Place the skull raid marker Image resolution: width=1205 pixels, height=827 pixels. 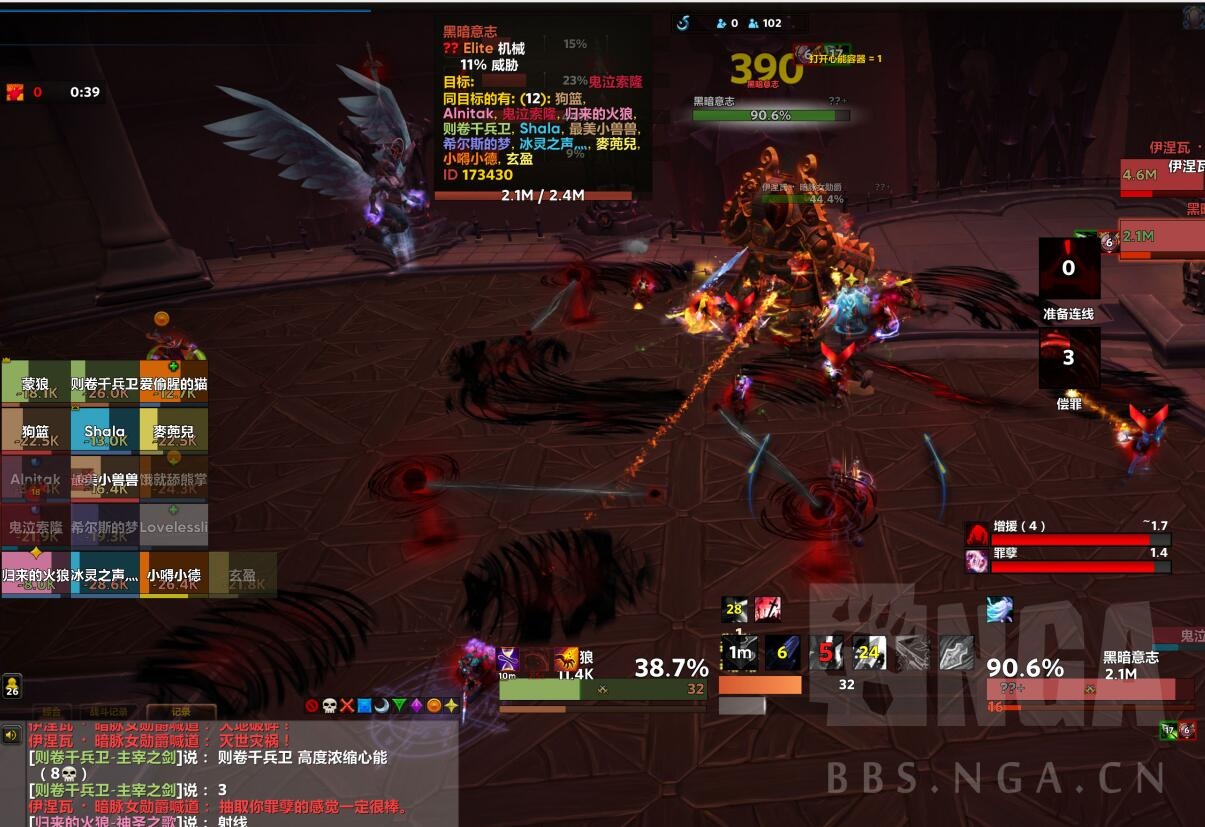(x=329, y=705)
